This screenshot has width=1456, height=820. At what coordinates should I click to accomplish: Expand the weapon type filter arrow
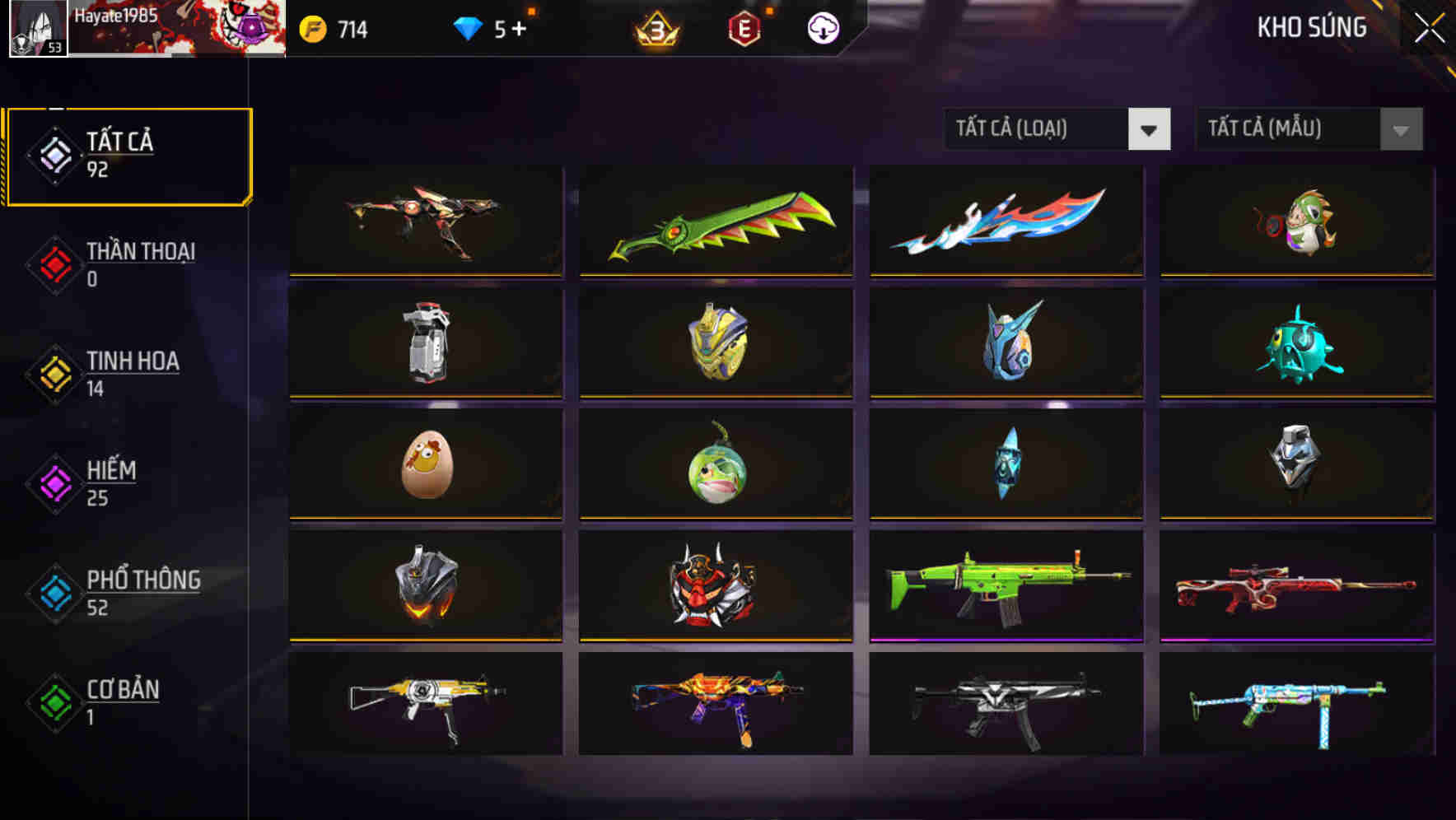1150,129
